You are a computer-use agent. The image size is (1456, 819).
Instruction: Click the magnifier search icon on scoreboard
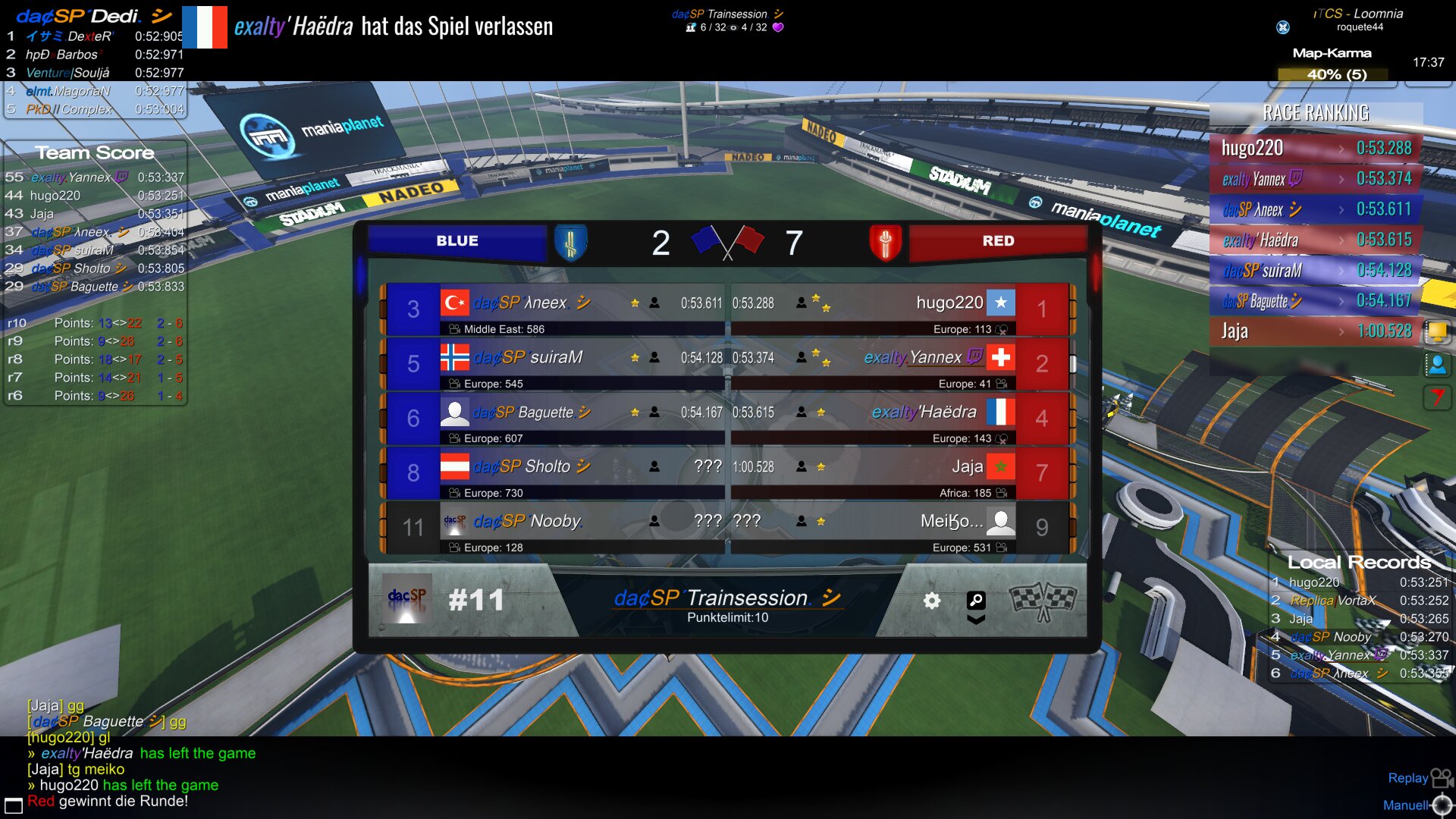point(976,601)
